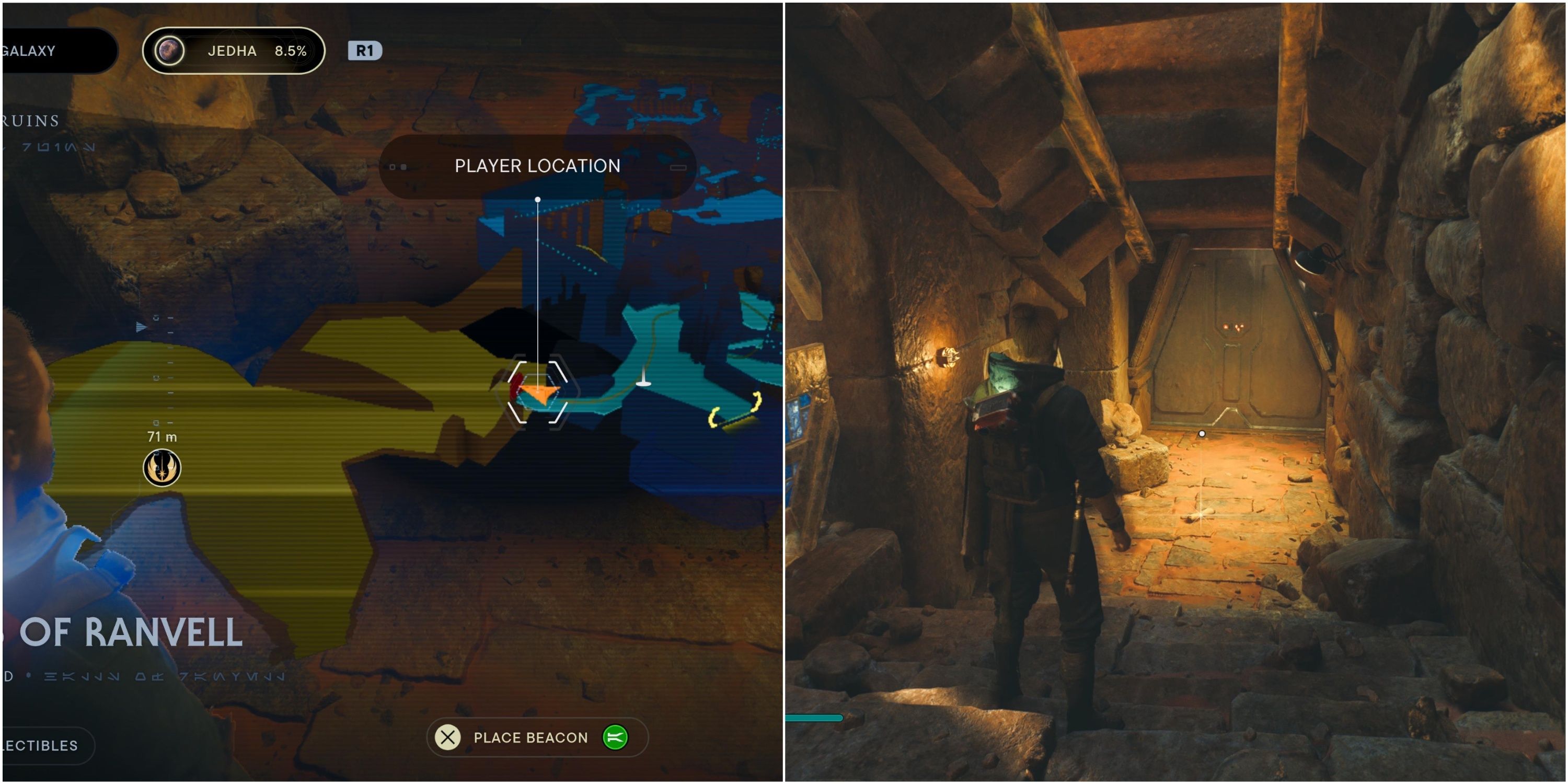Switch to the Galaxy view tab
Image resolution: width=1568 pixels, height=784 pixels.
point(29,51)
